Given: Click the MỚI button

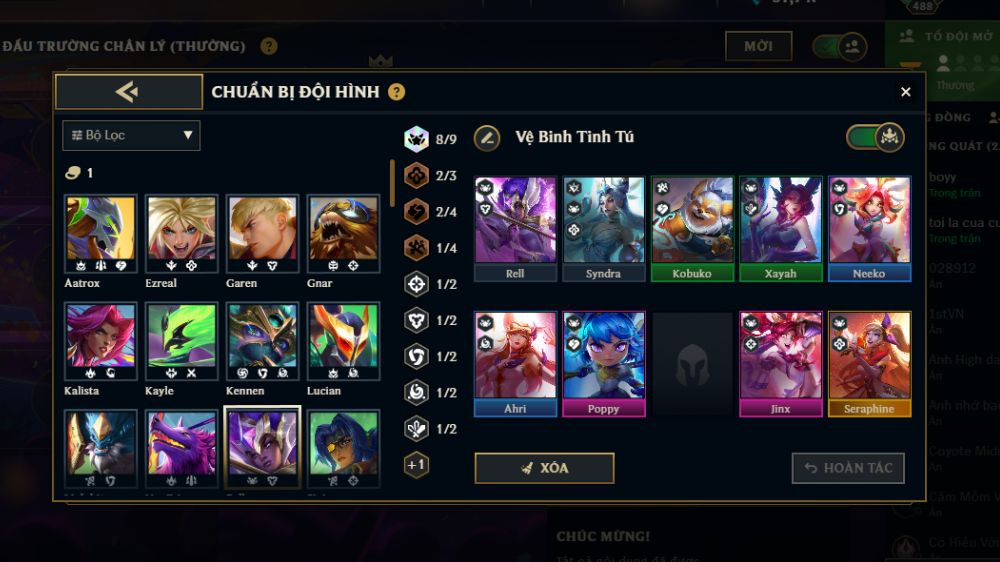Looking at the screenshot, I should (758, 46).
